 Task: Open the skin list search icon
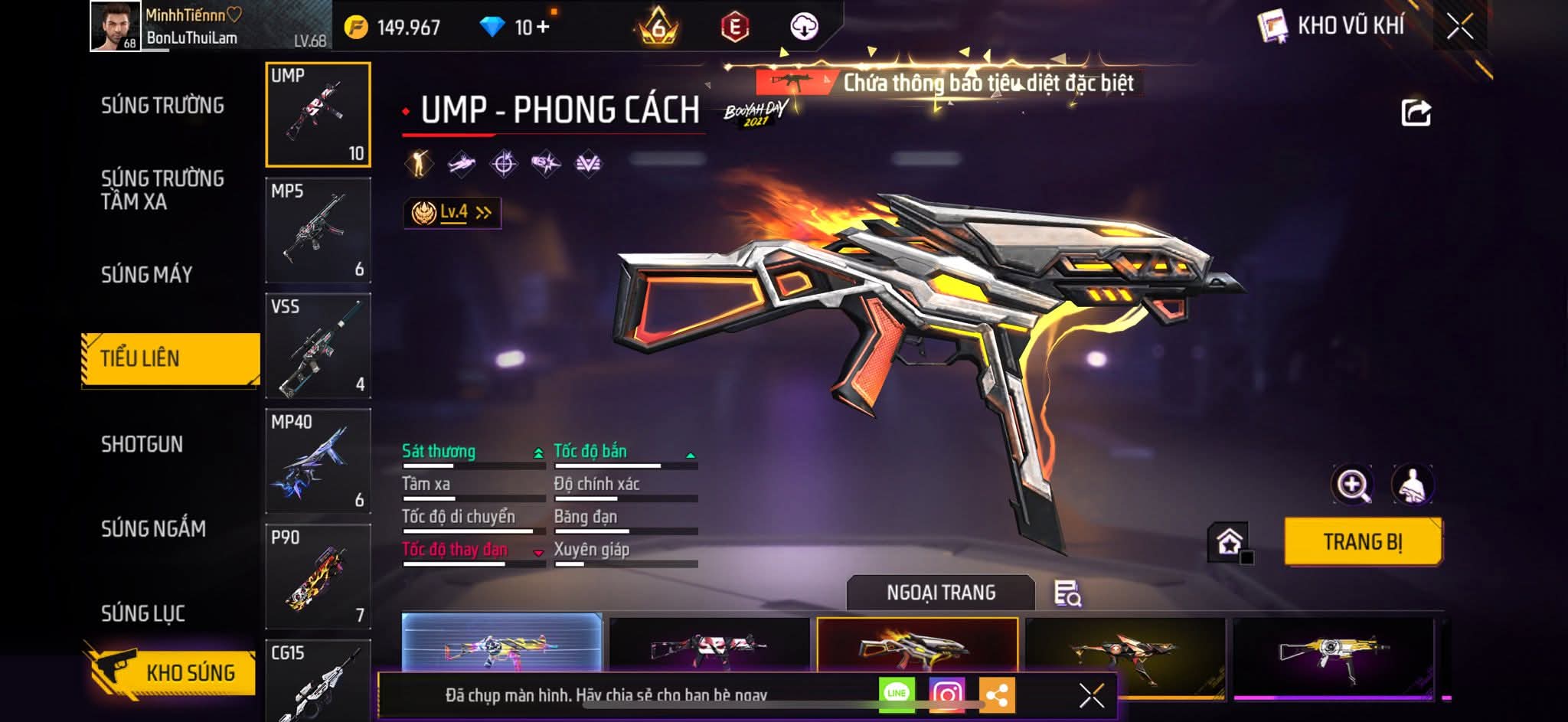pyautogui.click(x=1067, y=593)
